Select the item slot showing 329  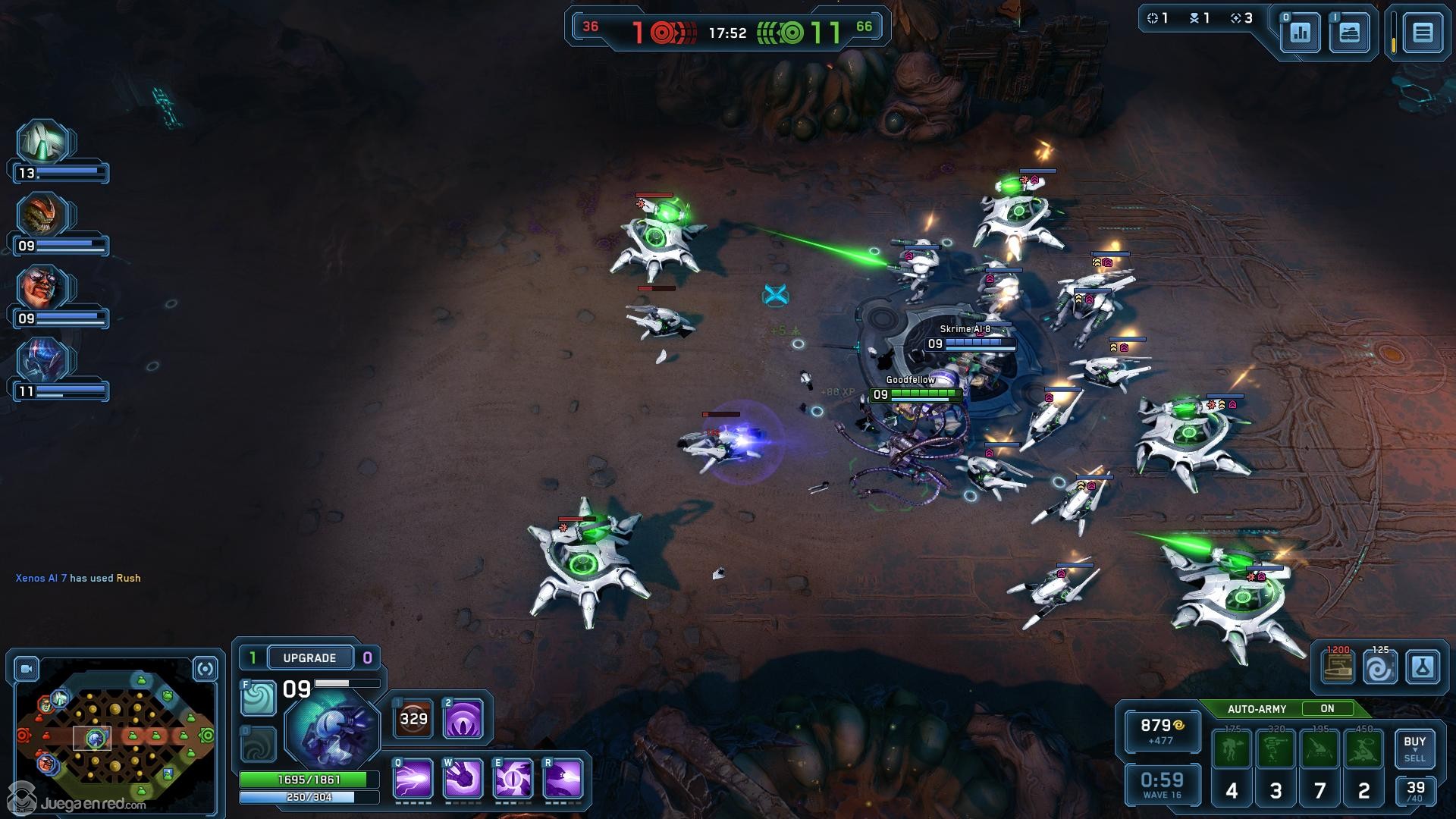click(413, 719)
